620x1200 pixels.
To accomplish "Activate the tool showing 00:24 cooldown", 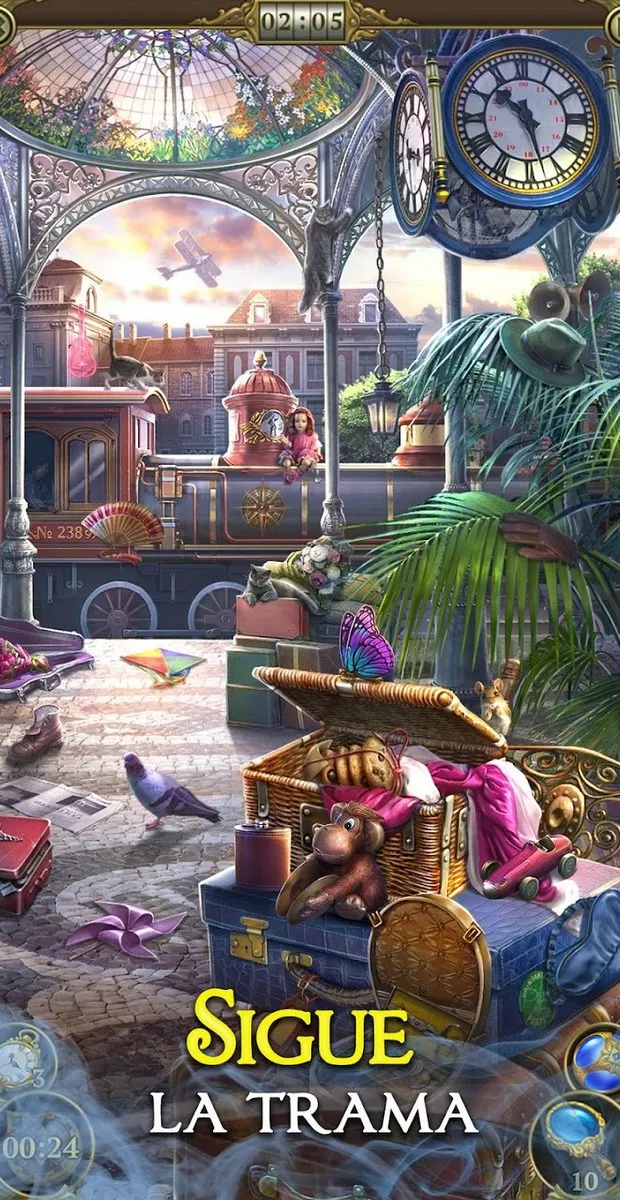I will tap(40, 1147).
